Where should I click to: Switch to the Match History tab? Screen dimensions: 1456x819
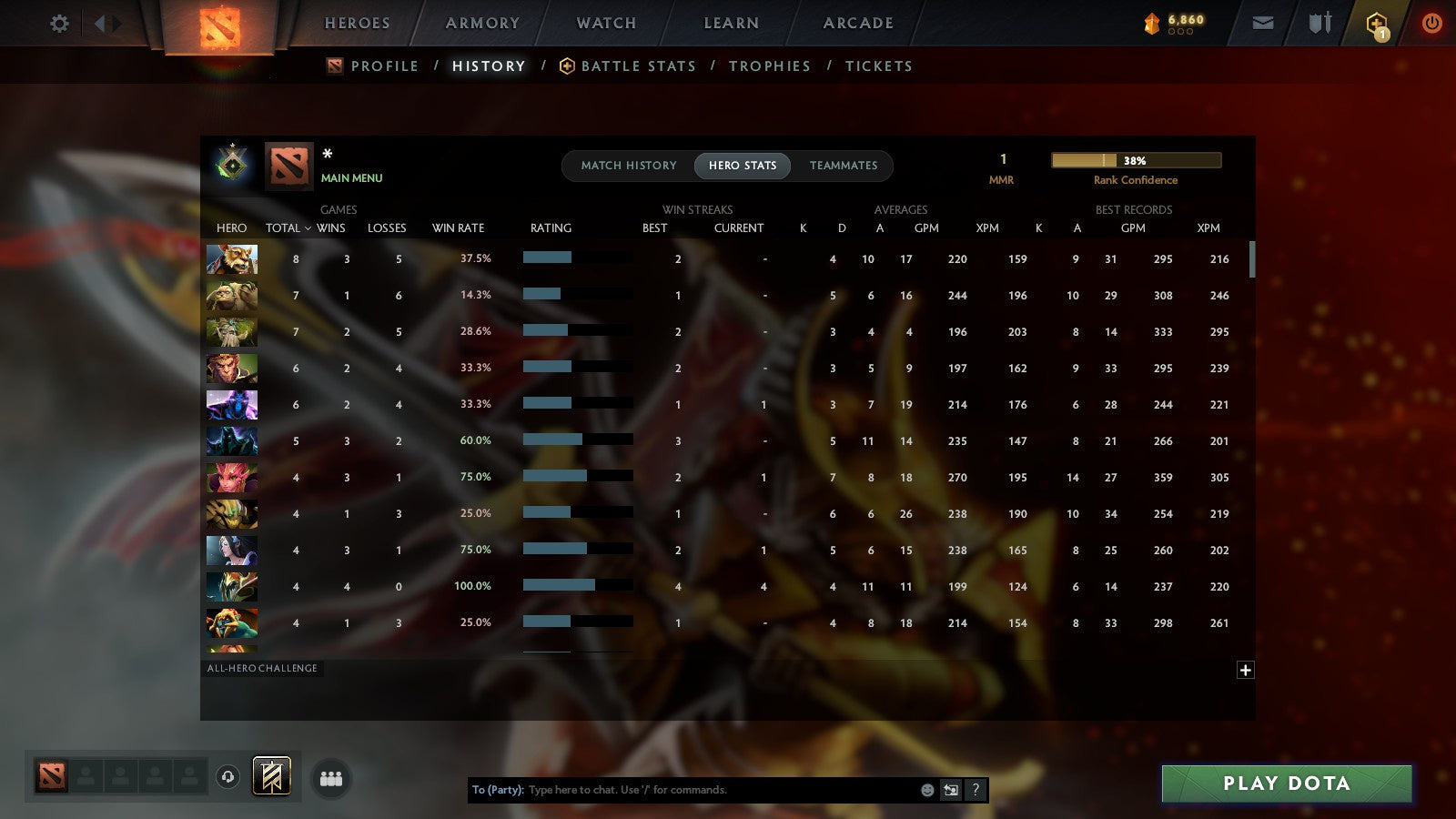click(x=629, y=166)
